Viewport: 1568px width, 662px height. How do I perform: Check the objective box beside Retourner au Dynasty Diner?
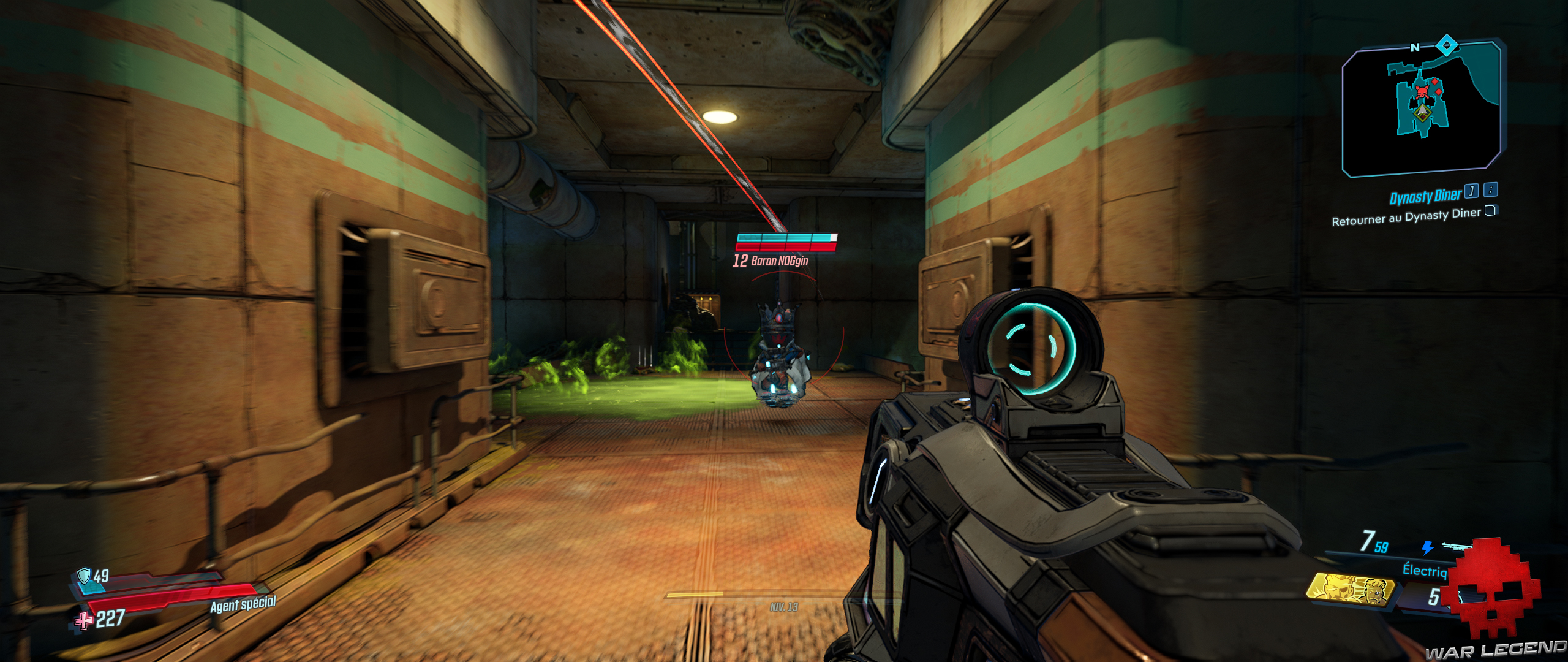click(x=1489, y=211)
